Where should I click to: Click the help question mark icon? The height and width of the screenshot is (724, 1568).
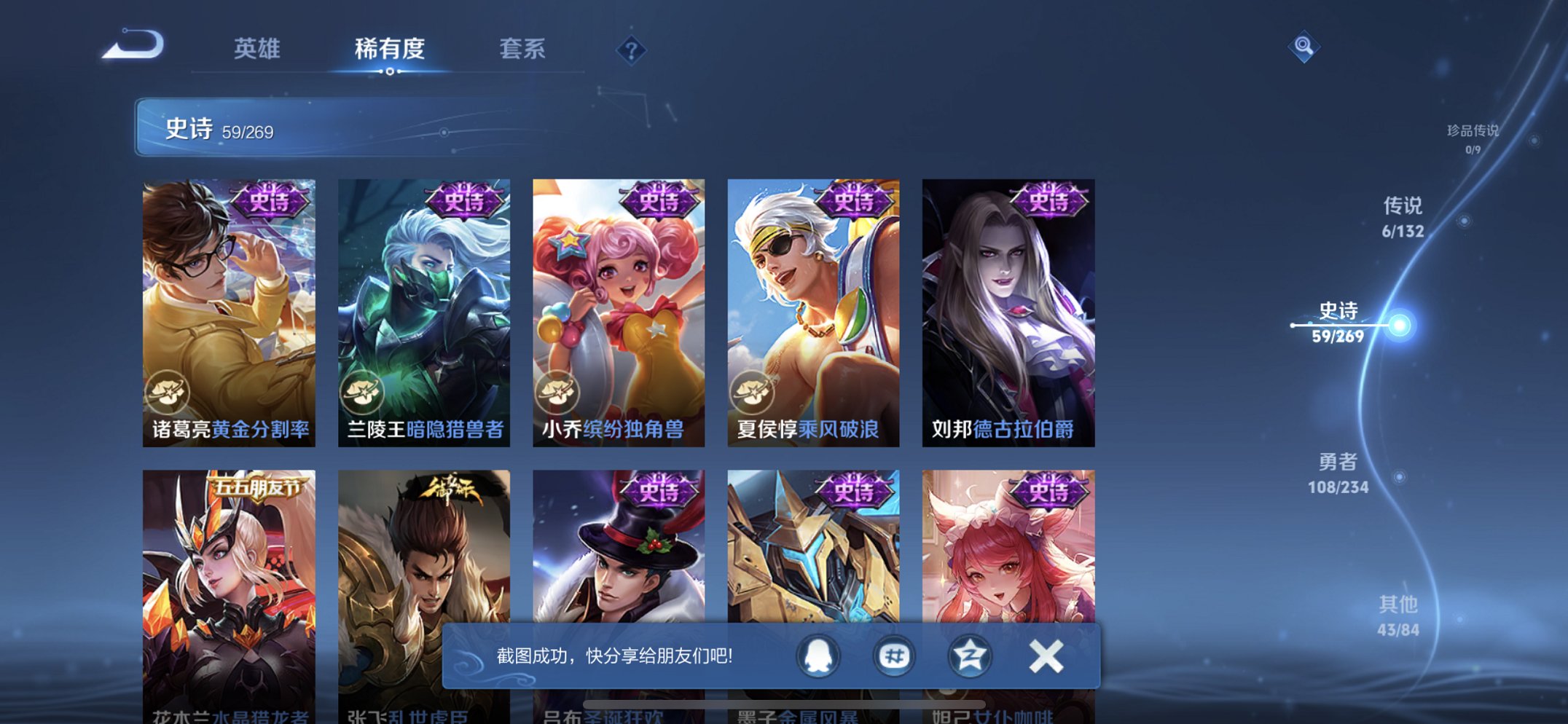pyautogui.click(x=631, y=50)
